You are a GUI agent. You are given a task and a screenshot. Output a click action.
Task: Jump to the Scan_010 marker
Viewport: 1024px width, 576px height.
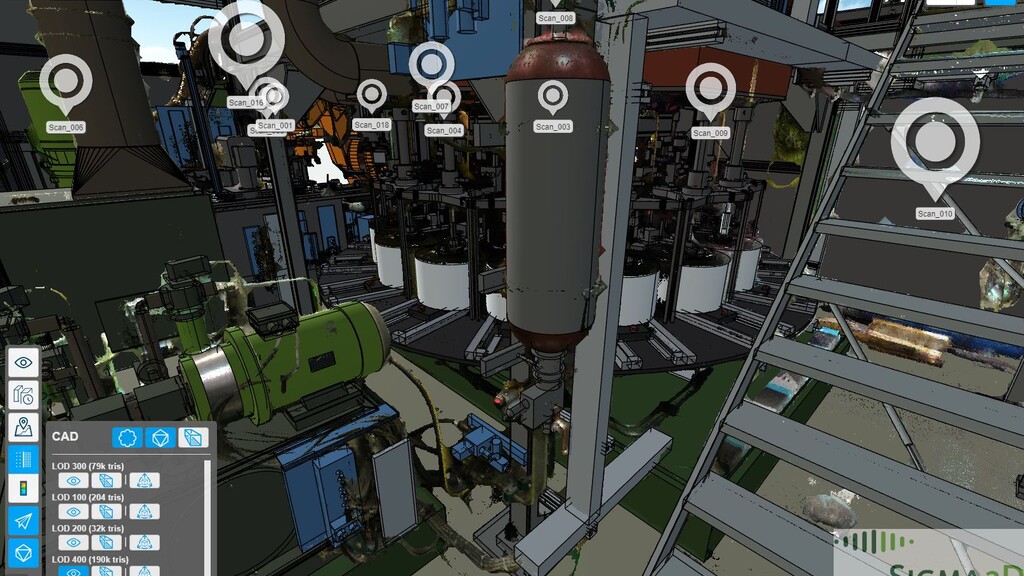[x=935, y=142]
